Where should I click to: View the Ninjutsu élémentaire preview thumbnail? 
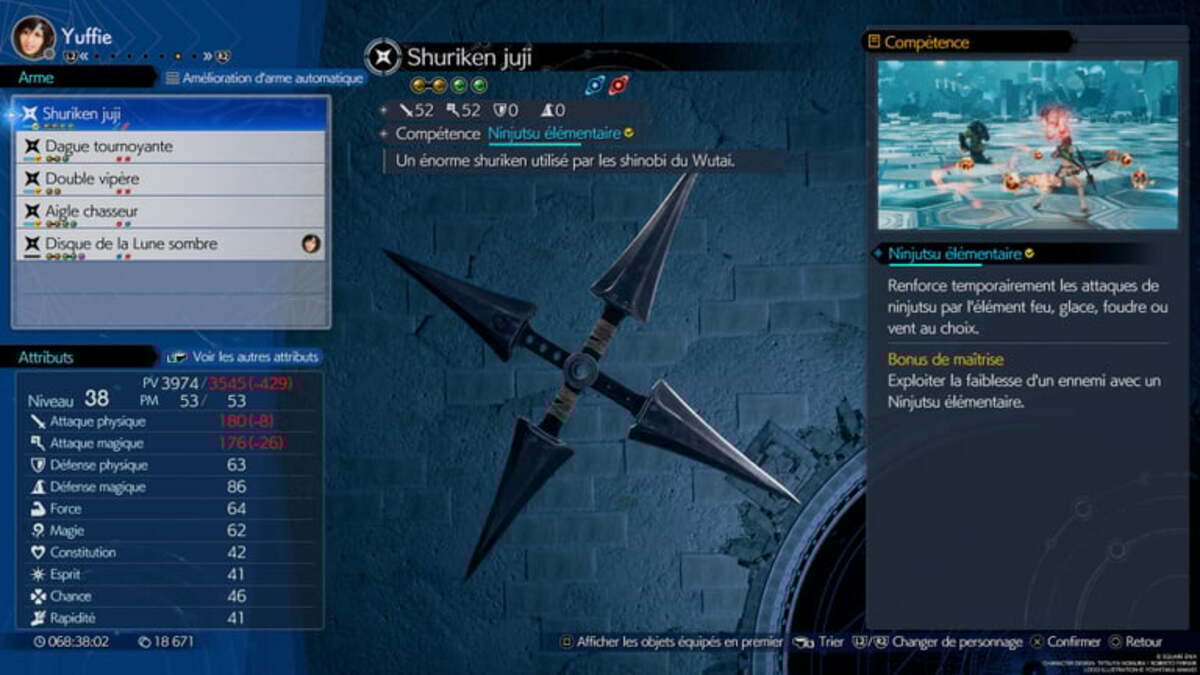1028,145
